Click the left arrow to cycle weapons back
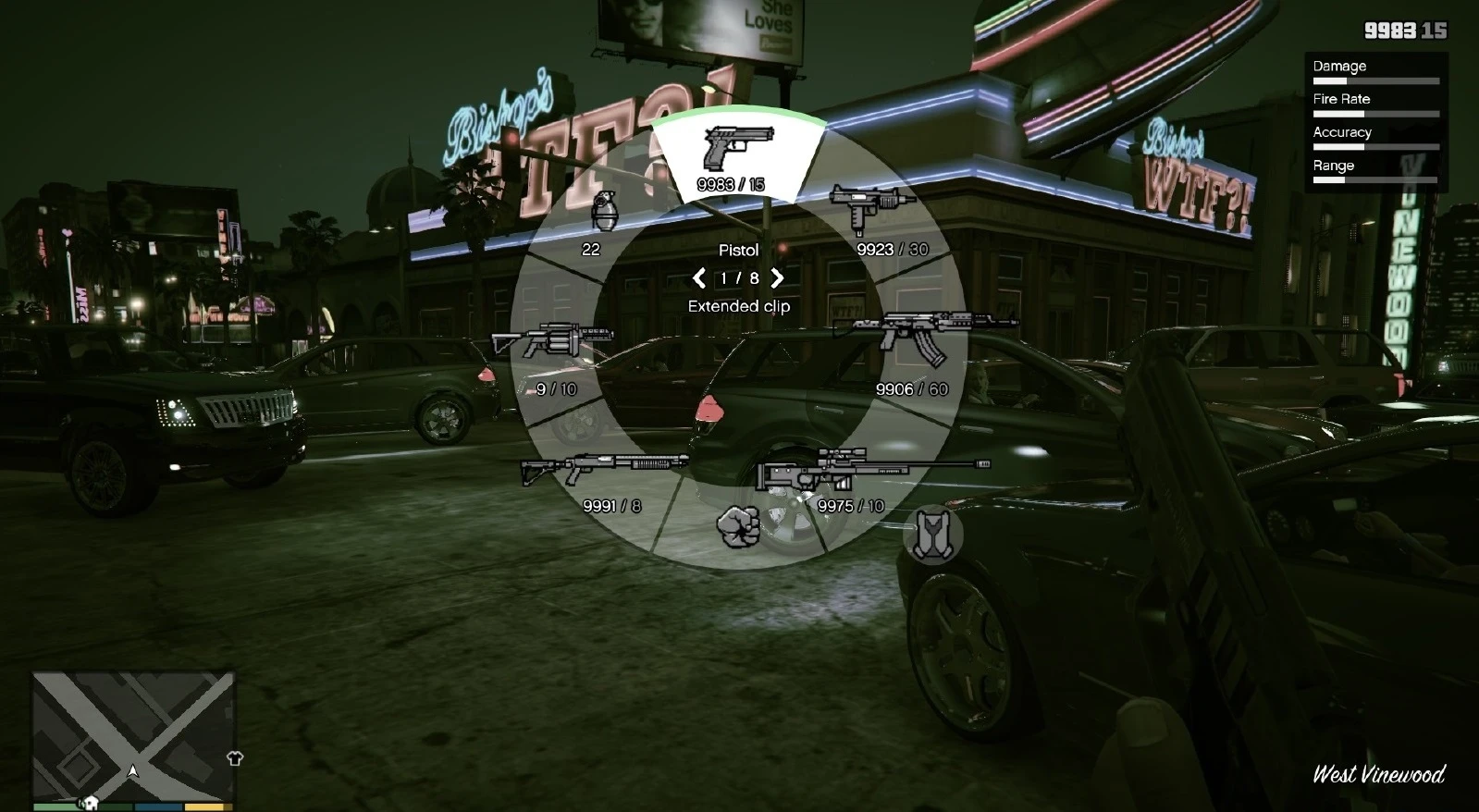The height and width of the screenshot is (812, 1479). click(698, 277)
